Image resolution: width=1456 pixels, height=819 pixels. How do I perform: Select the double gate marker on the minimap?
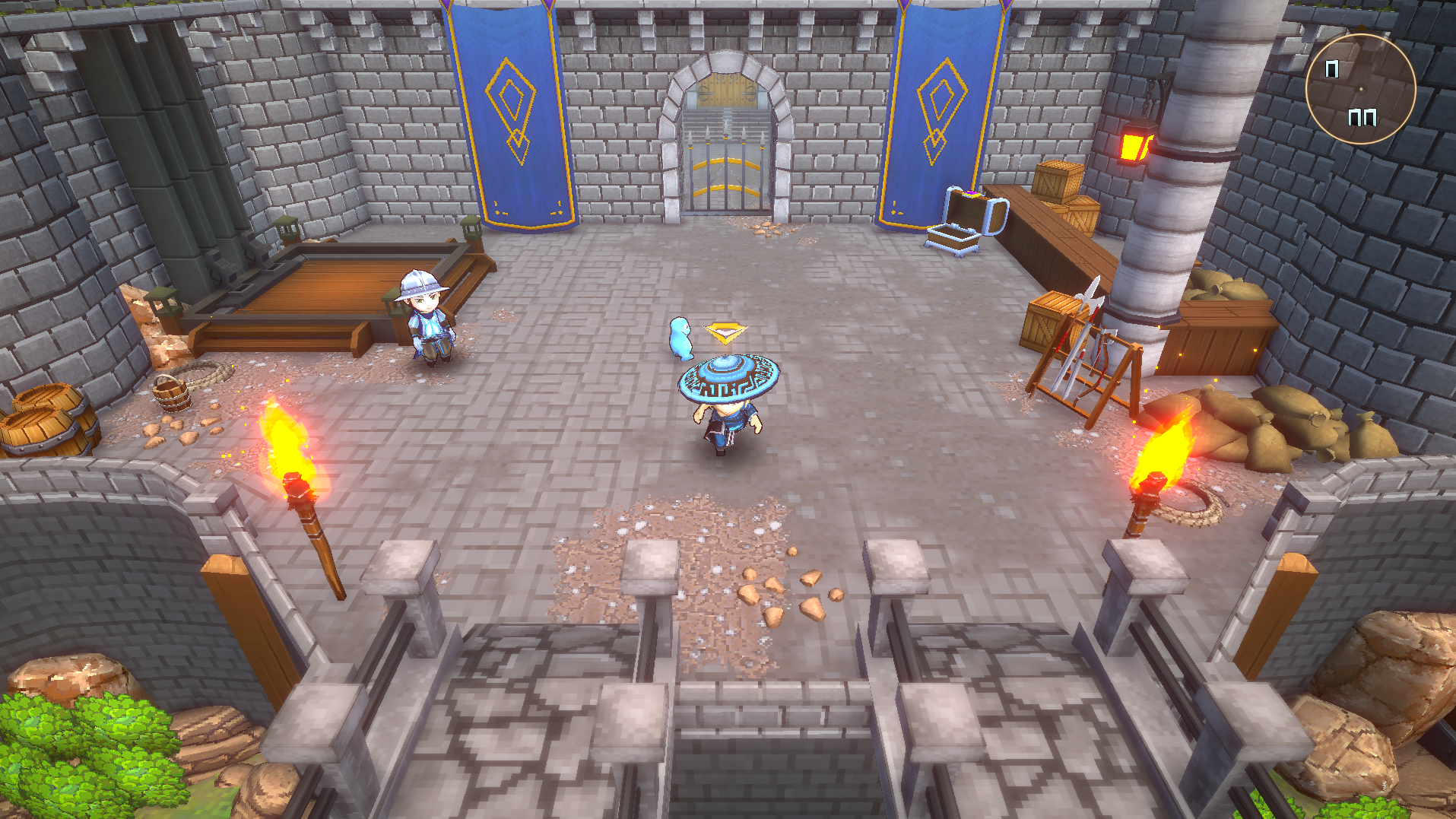click(1362, 117)
